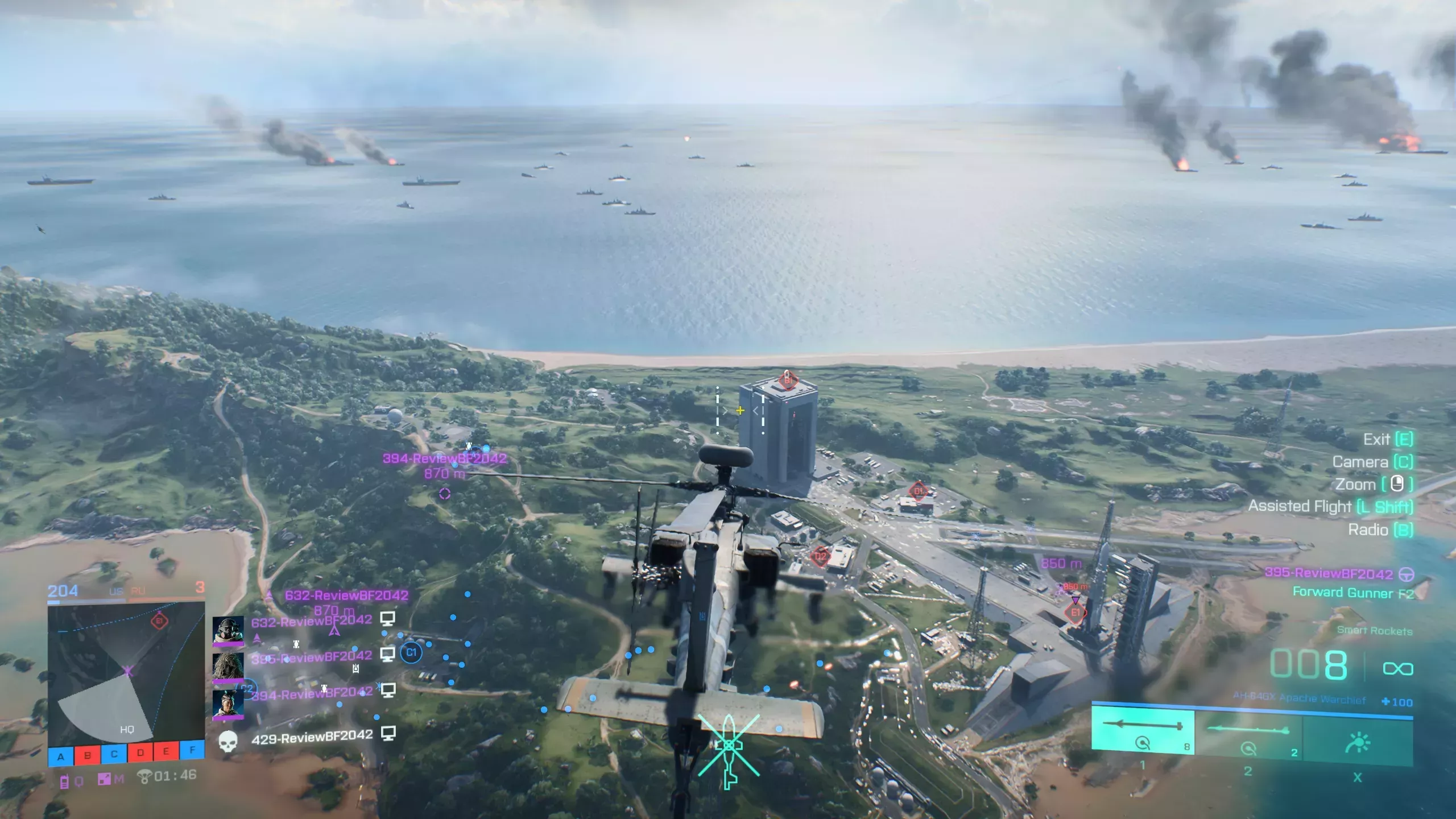1456x819 pixels.
Task: Select the downed 429-ReviewBF2042 squad row
Action: (312, 737)
